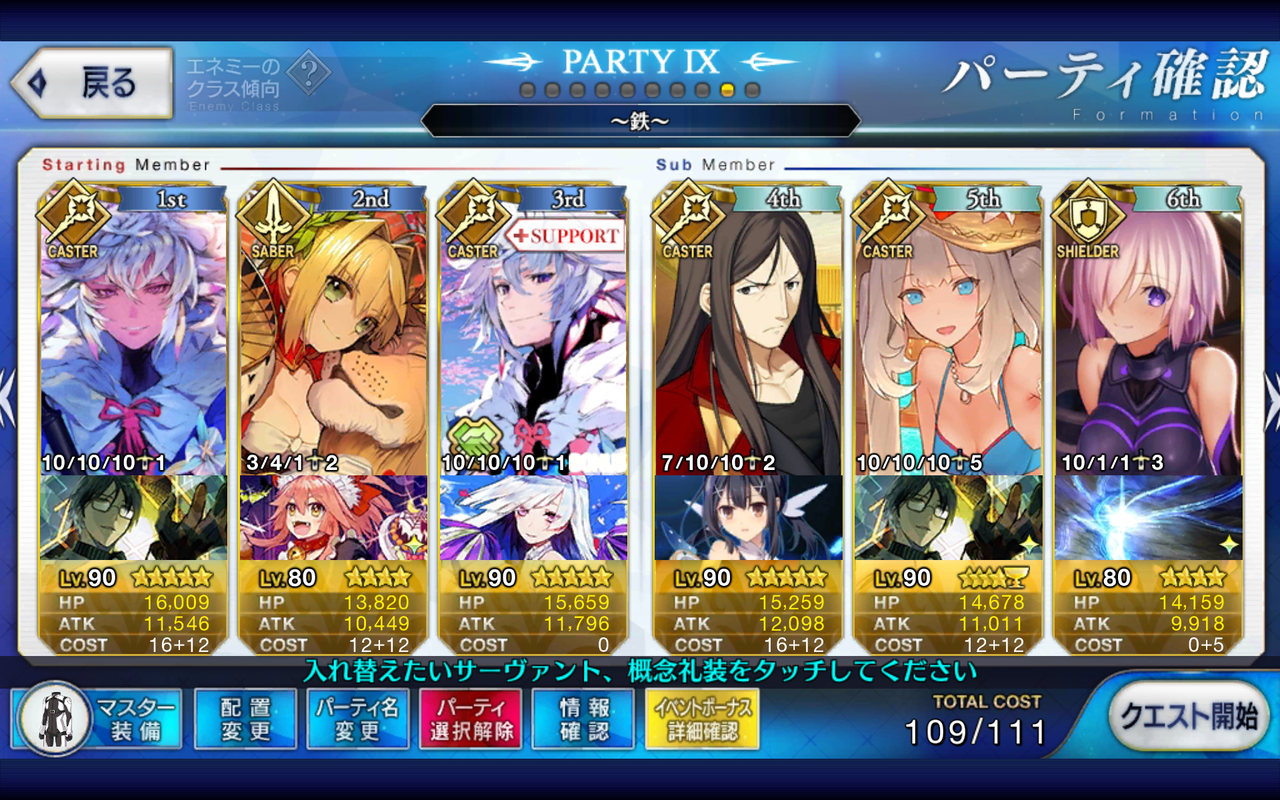
Task: Open the マスター装備 master equipment menu
Action: [x=97, y=719]
